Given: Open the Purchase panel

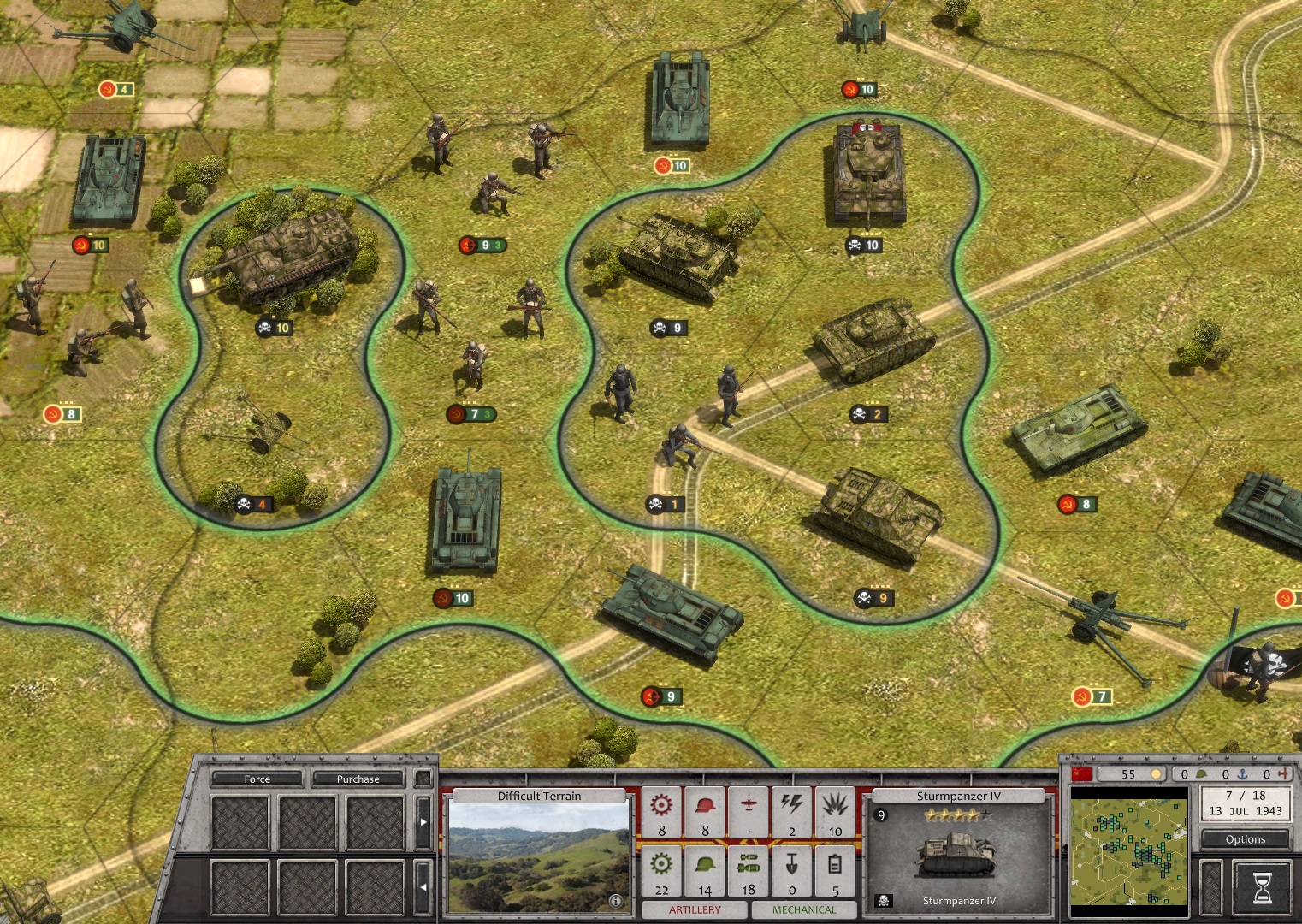Looking at the screenshot, I should pyautogui.click(x=358, y=779).
